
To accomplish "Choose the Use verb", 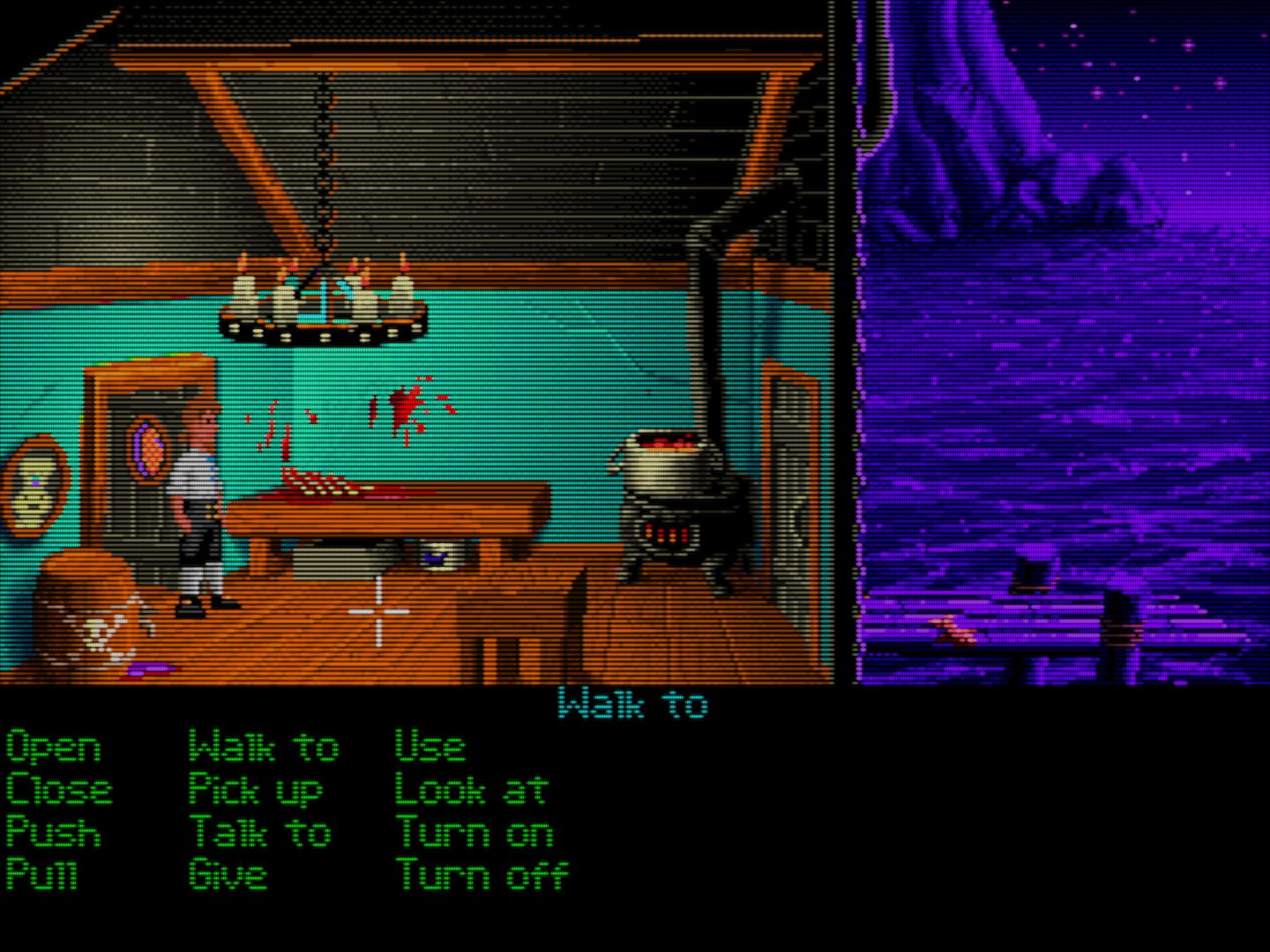I will 430,747.
